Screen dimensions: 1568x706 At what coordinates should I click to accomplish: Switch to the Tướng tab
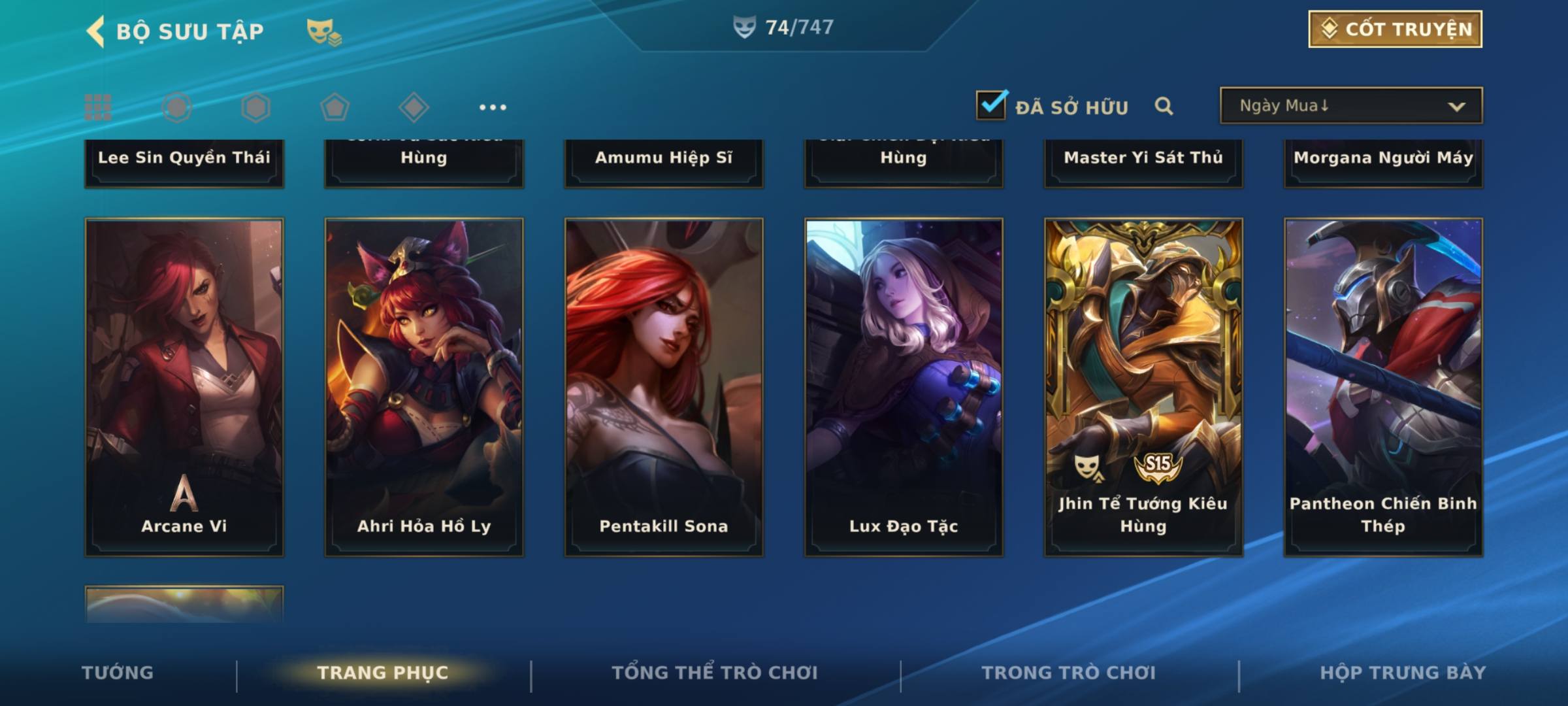118,673
